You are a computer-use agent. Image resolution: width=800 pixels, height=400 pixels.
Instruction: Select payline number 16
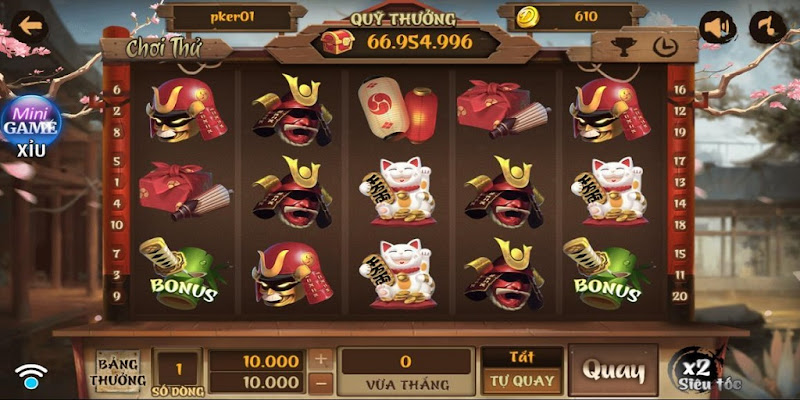point(680,89)
